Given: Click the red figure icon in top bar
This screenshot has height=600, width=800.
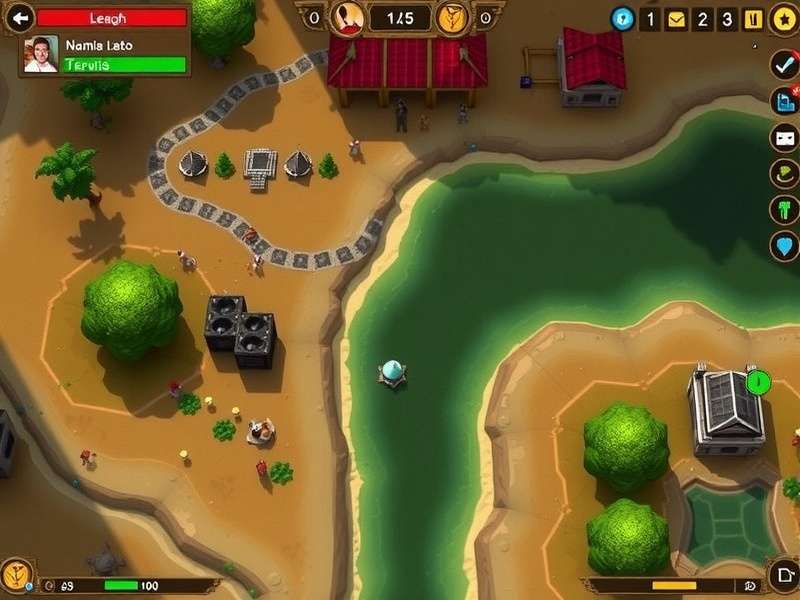Looking at the screenshot, I should point(346,17).
